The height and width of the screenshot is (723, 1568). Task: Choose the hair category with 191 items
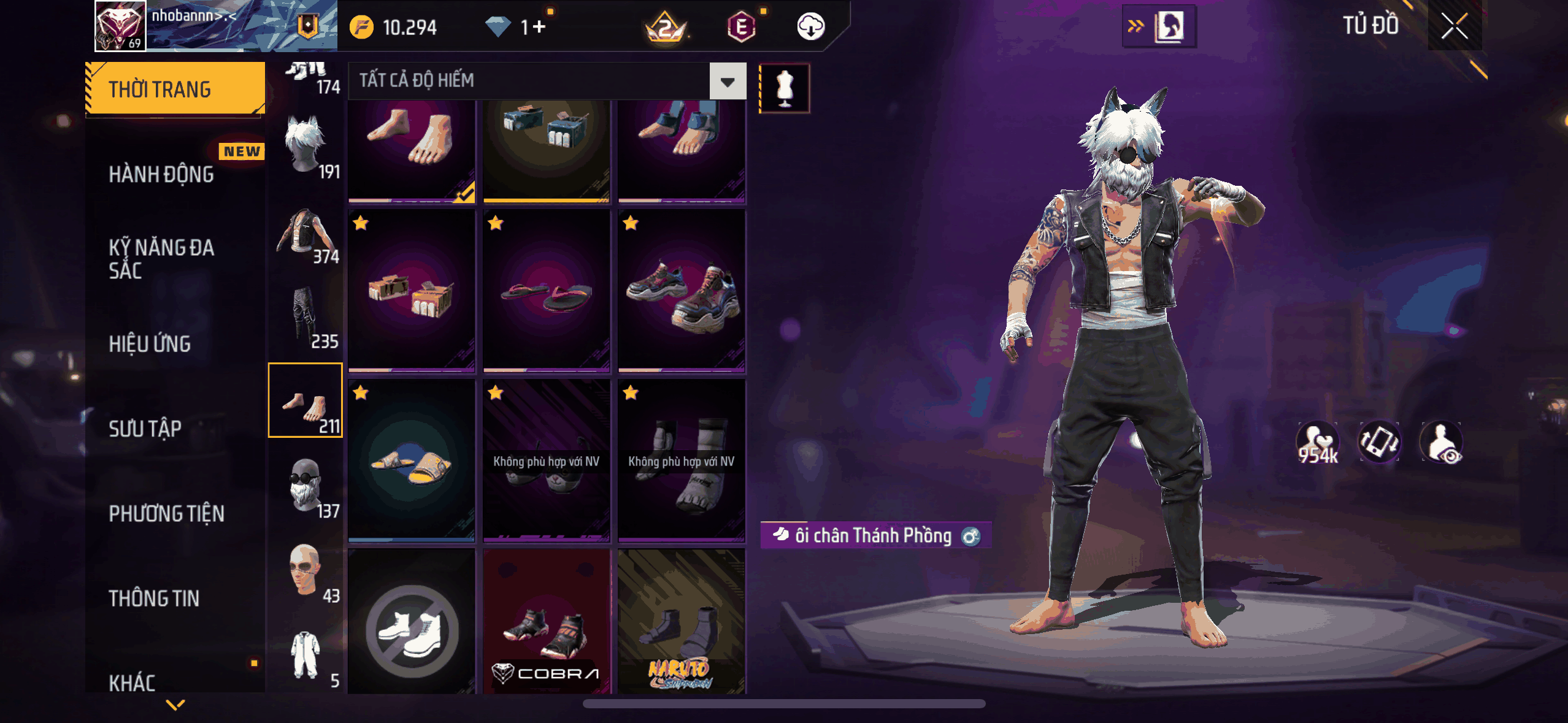pyautogui.click(x=306, y=148)
